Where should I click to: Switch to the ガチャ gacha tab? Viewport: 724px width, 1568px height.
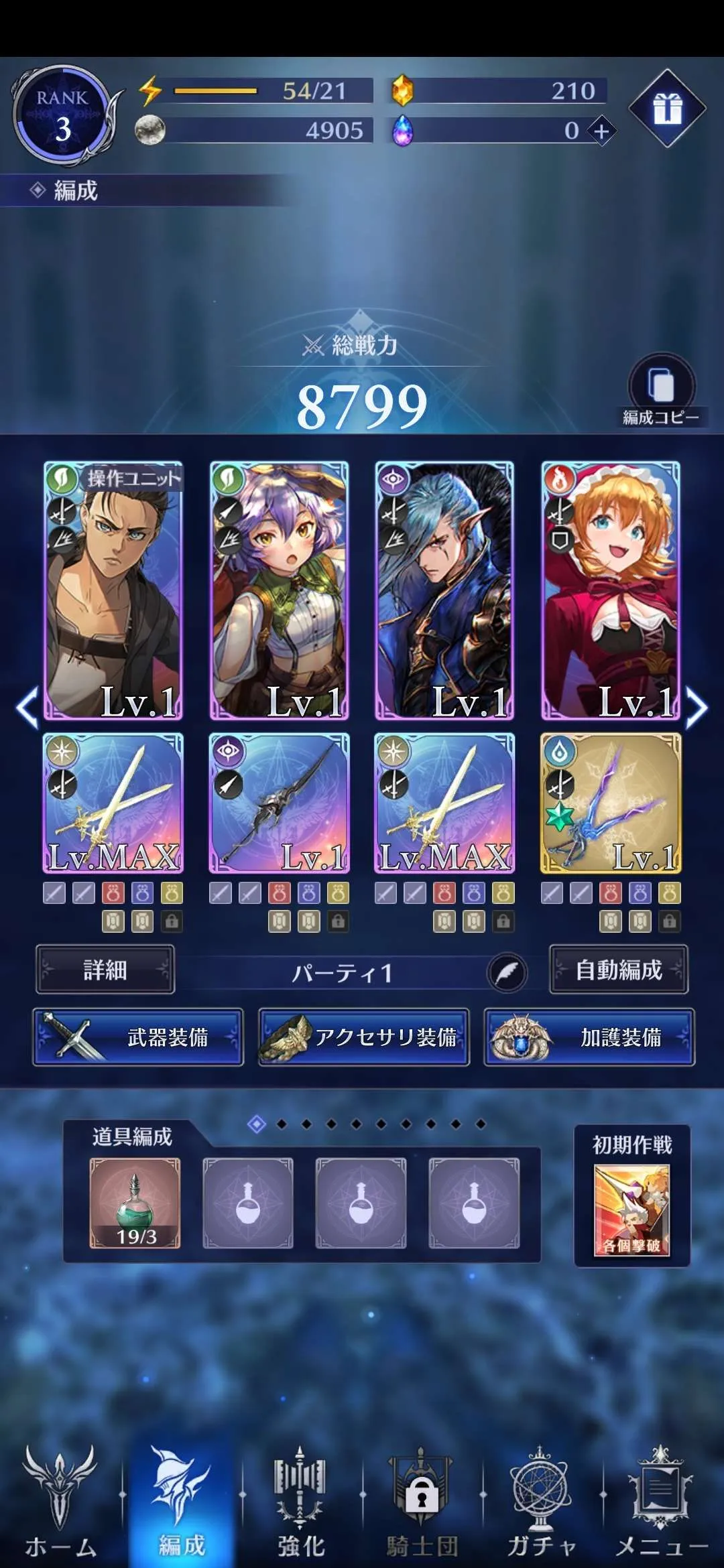click(x=540, y=1501)
